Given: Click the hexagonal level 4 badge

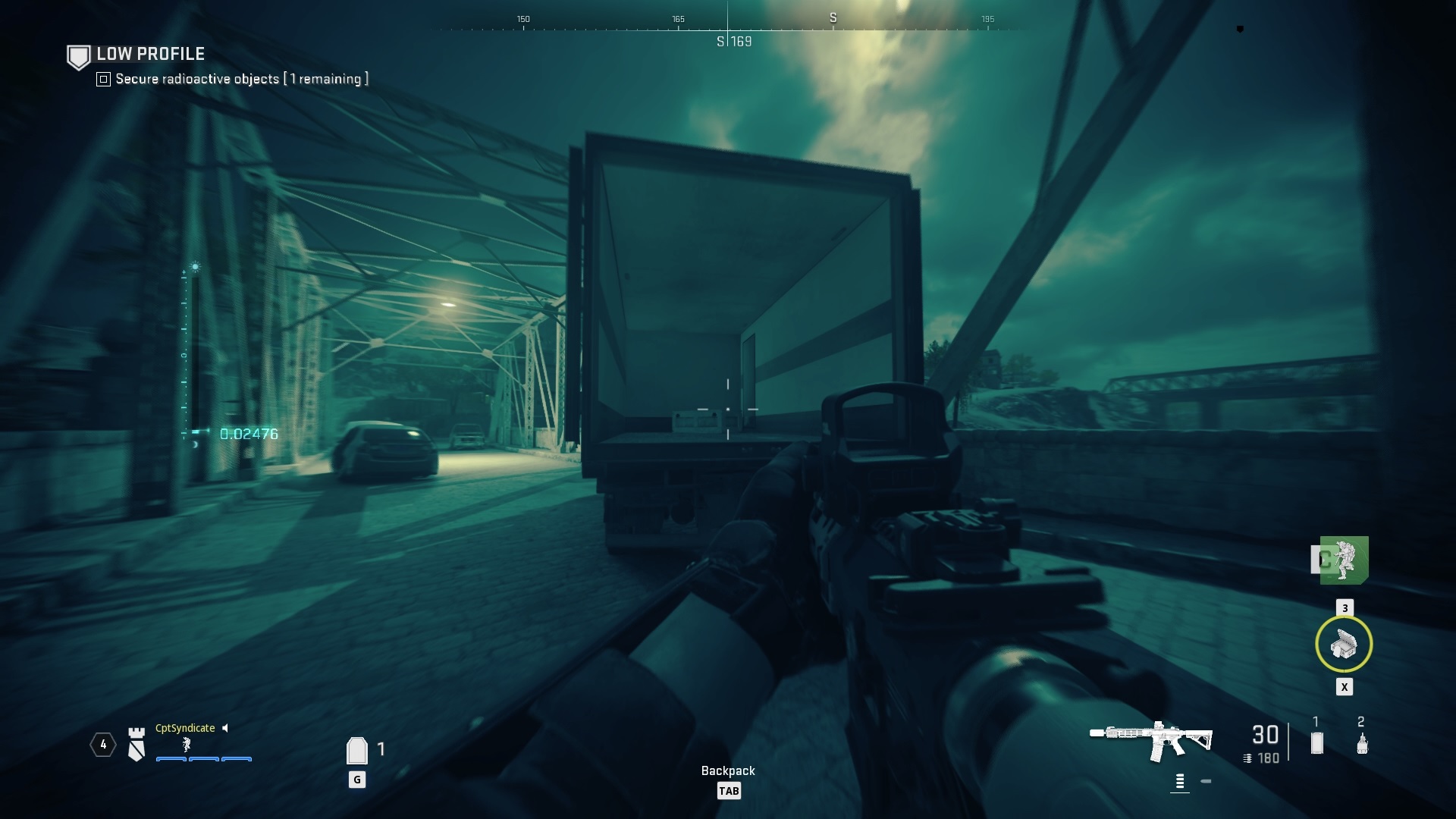Looking at the screenshot, I should coord(102,745).
